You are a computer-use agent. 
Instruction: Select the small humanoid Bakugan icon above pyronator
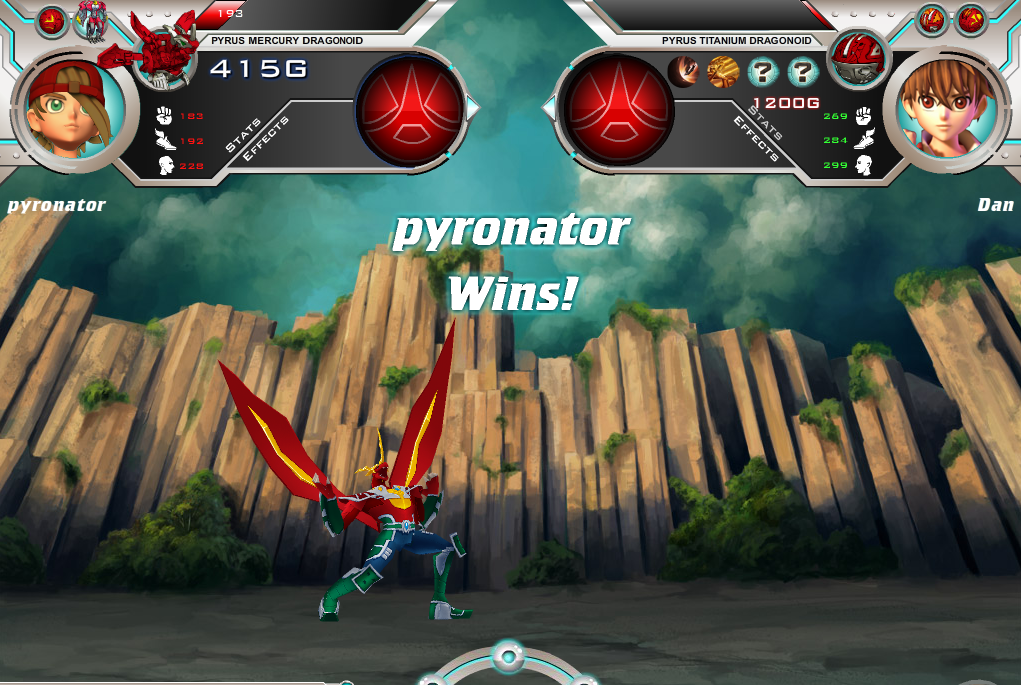pyautogui.click(x=88, y=20)
